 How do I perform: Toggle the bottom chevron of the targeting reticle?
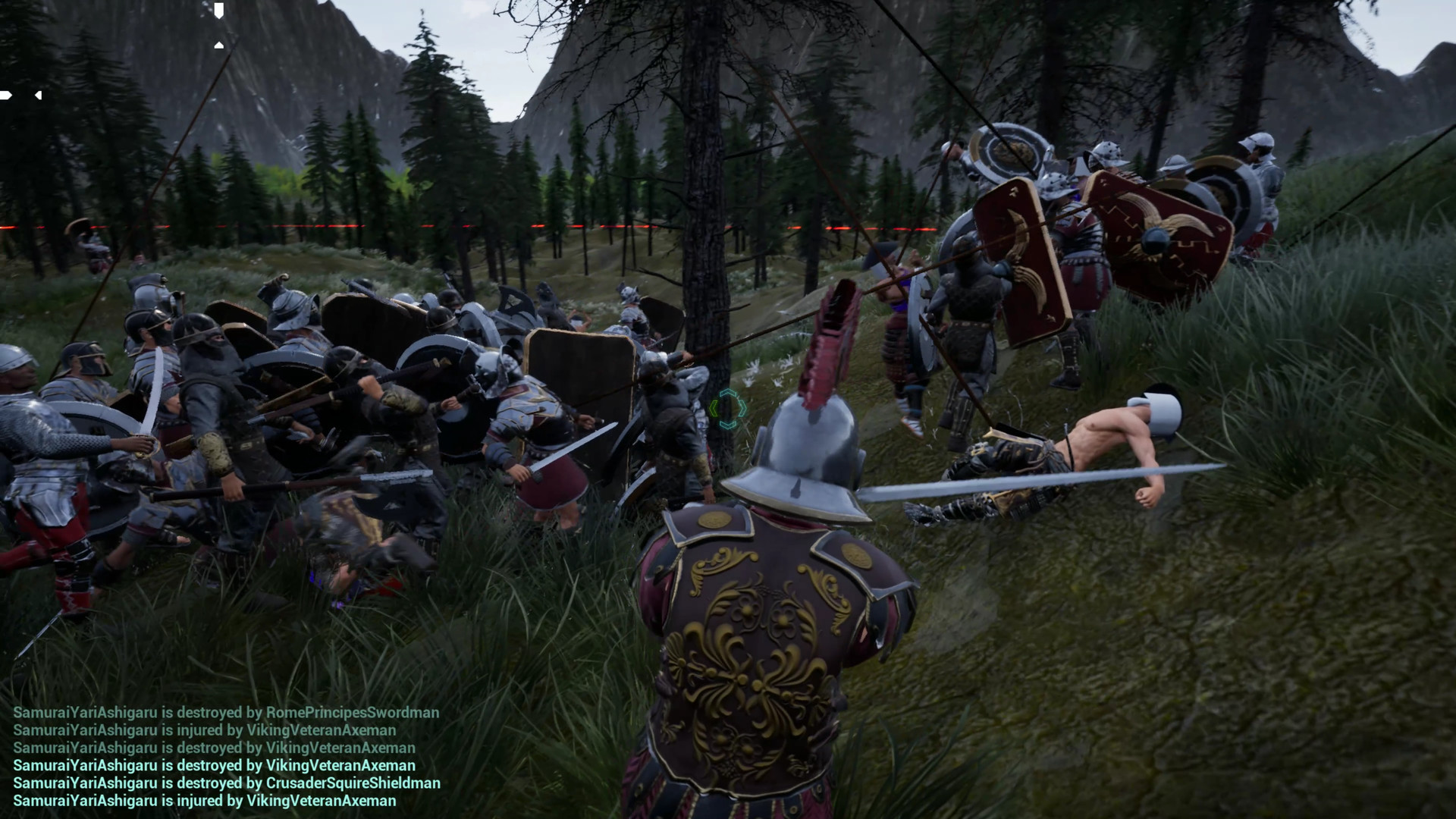(728, 425)
